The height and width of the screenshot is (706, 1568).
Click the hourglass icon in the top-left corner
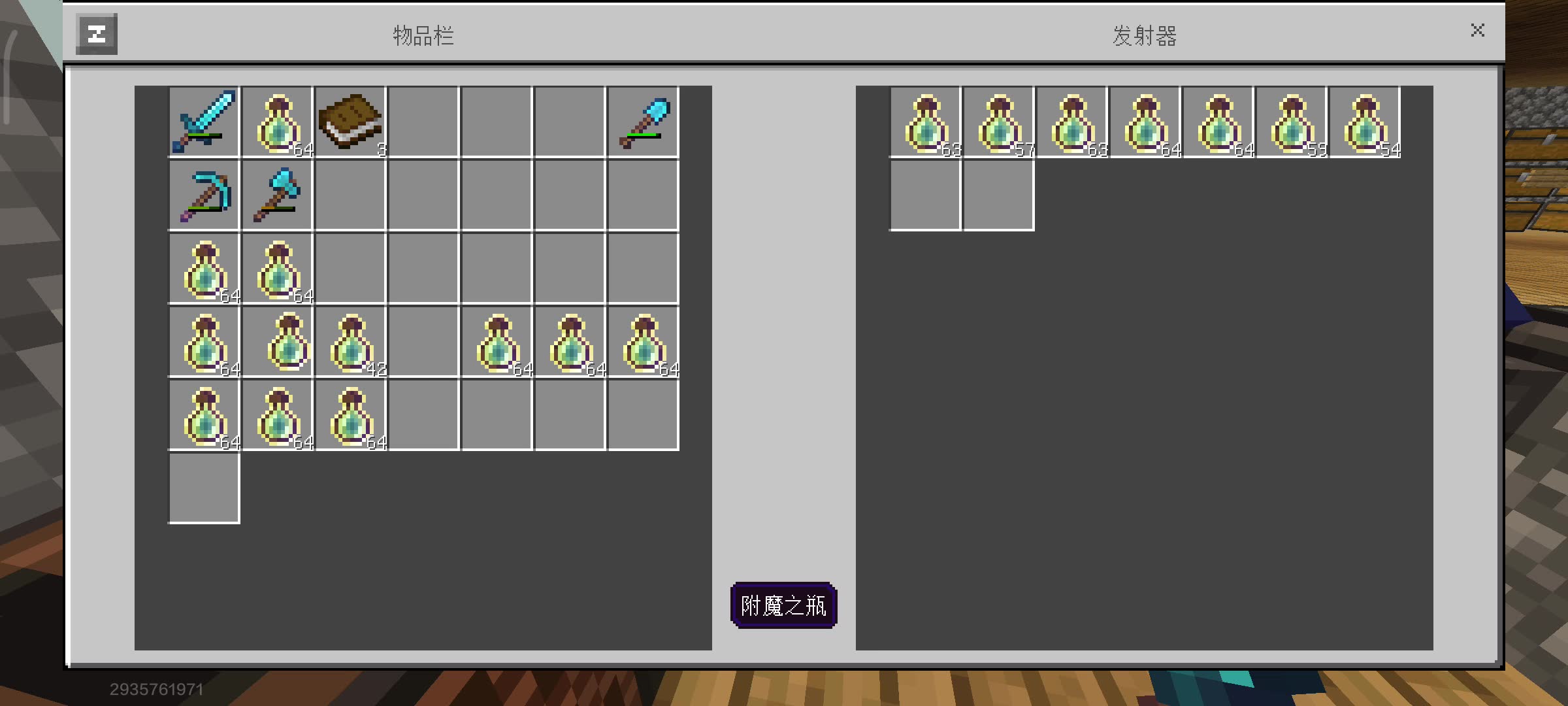96,32
